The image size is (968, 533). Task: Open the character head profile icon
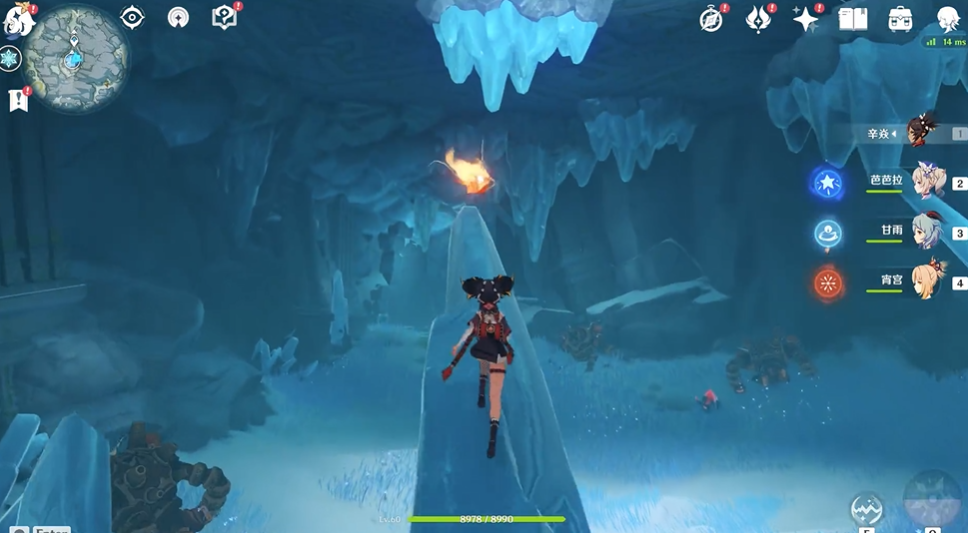[x=947, y=19]
